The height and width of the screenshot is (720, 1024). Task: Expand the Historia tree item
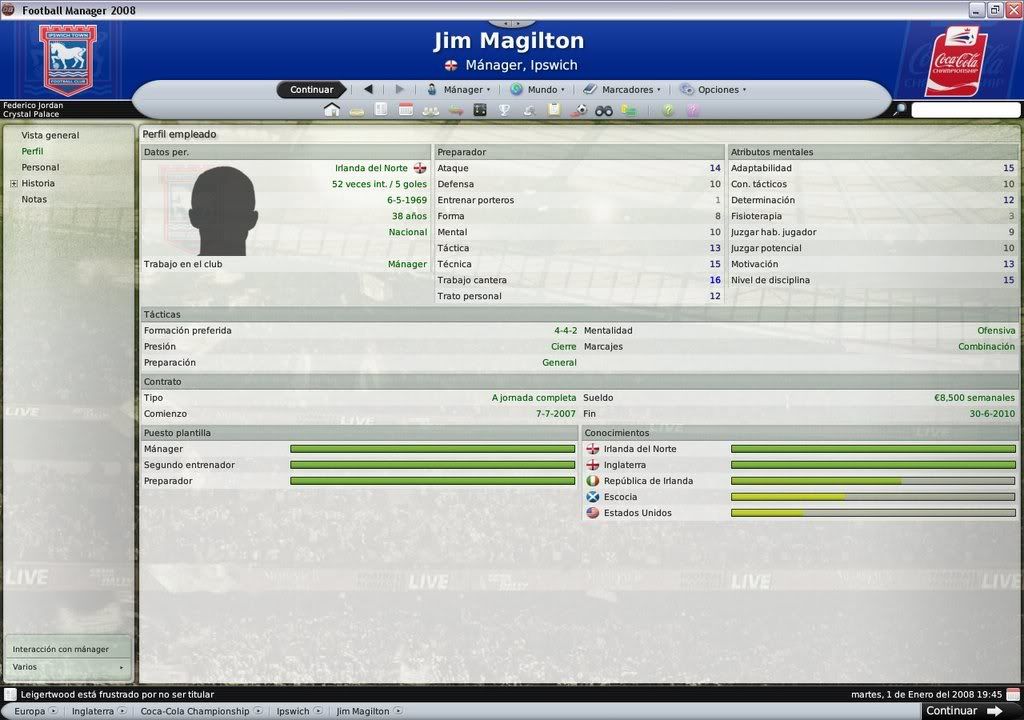click(14, 184)
